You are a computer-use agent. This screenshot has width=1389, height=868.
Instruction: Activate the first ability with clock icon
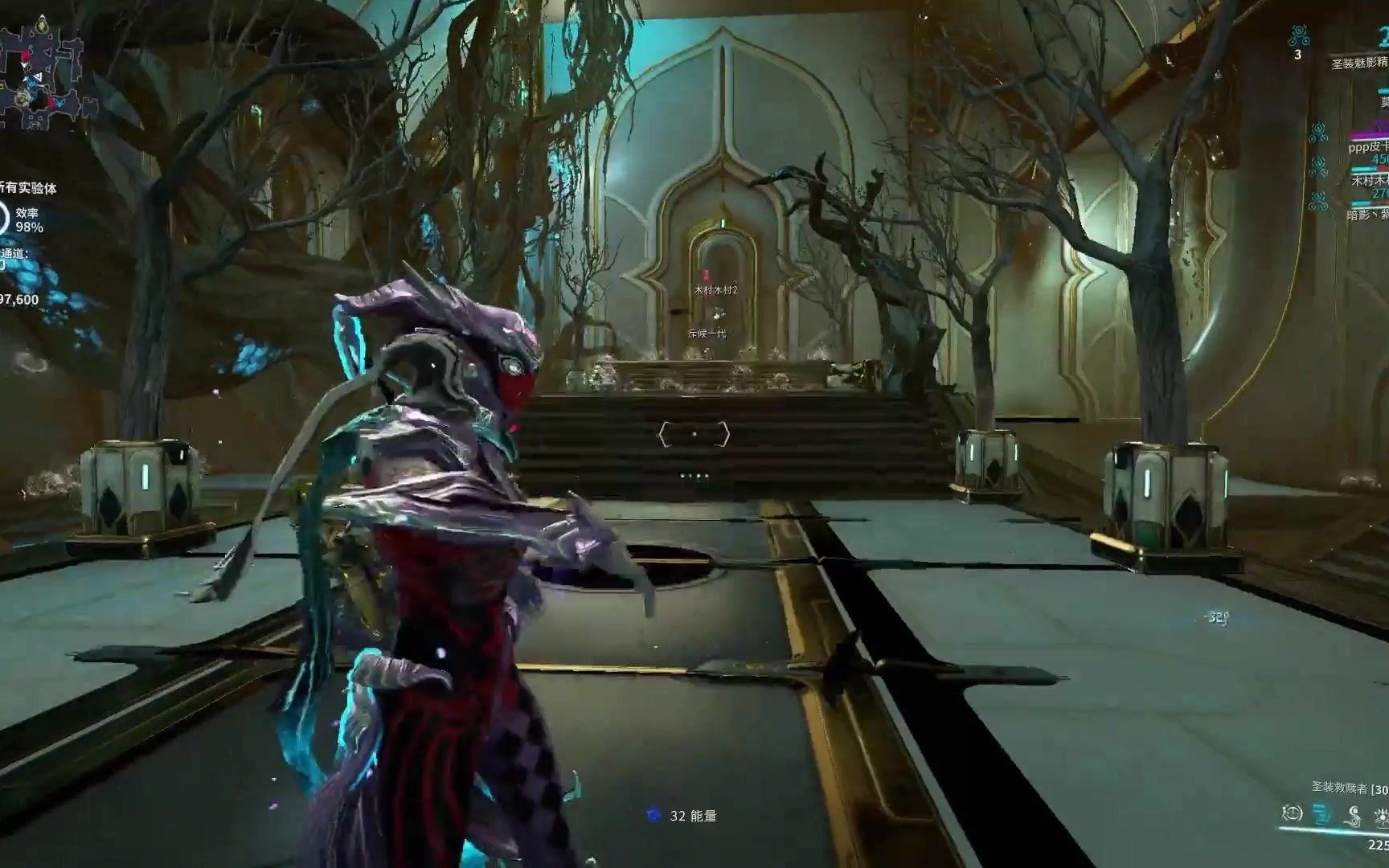[x=1292, y=813]
